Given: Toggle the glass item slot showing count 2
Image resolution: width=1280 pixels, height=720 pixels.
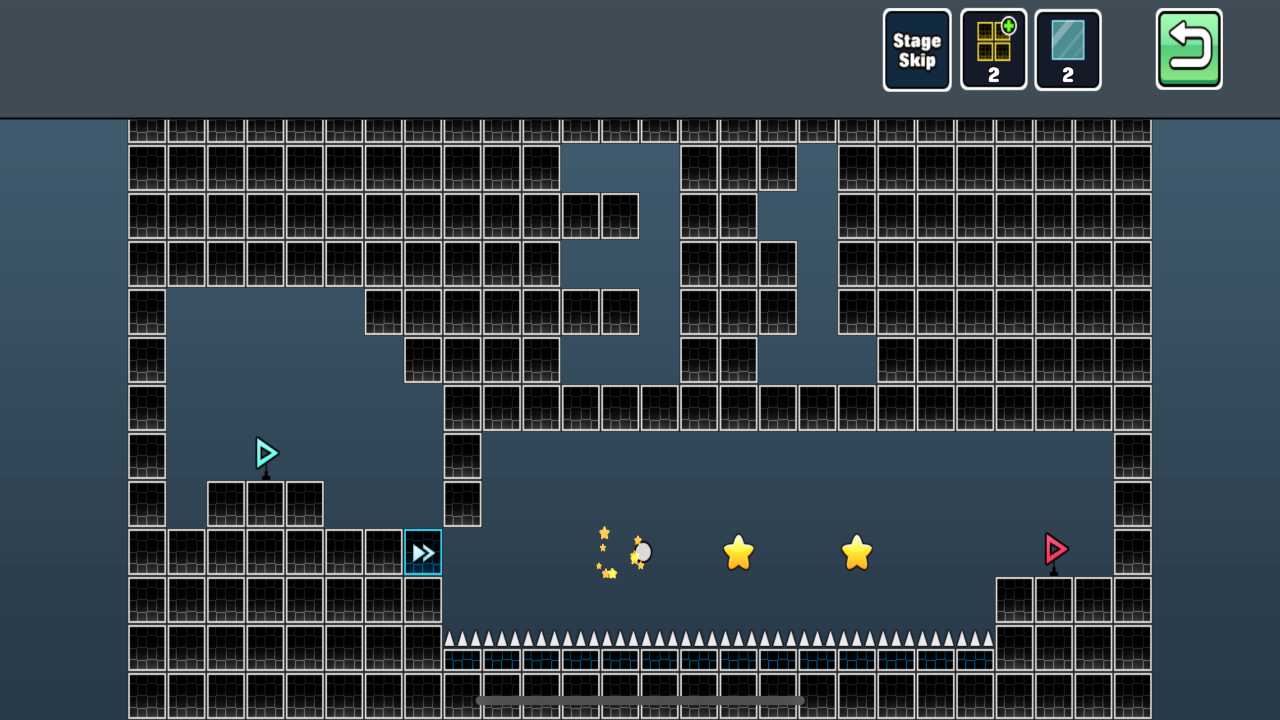Looking at the screenshot, I should pos(1068,49).
